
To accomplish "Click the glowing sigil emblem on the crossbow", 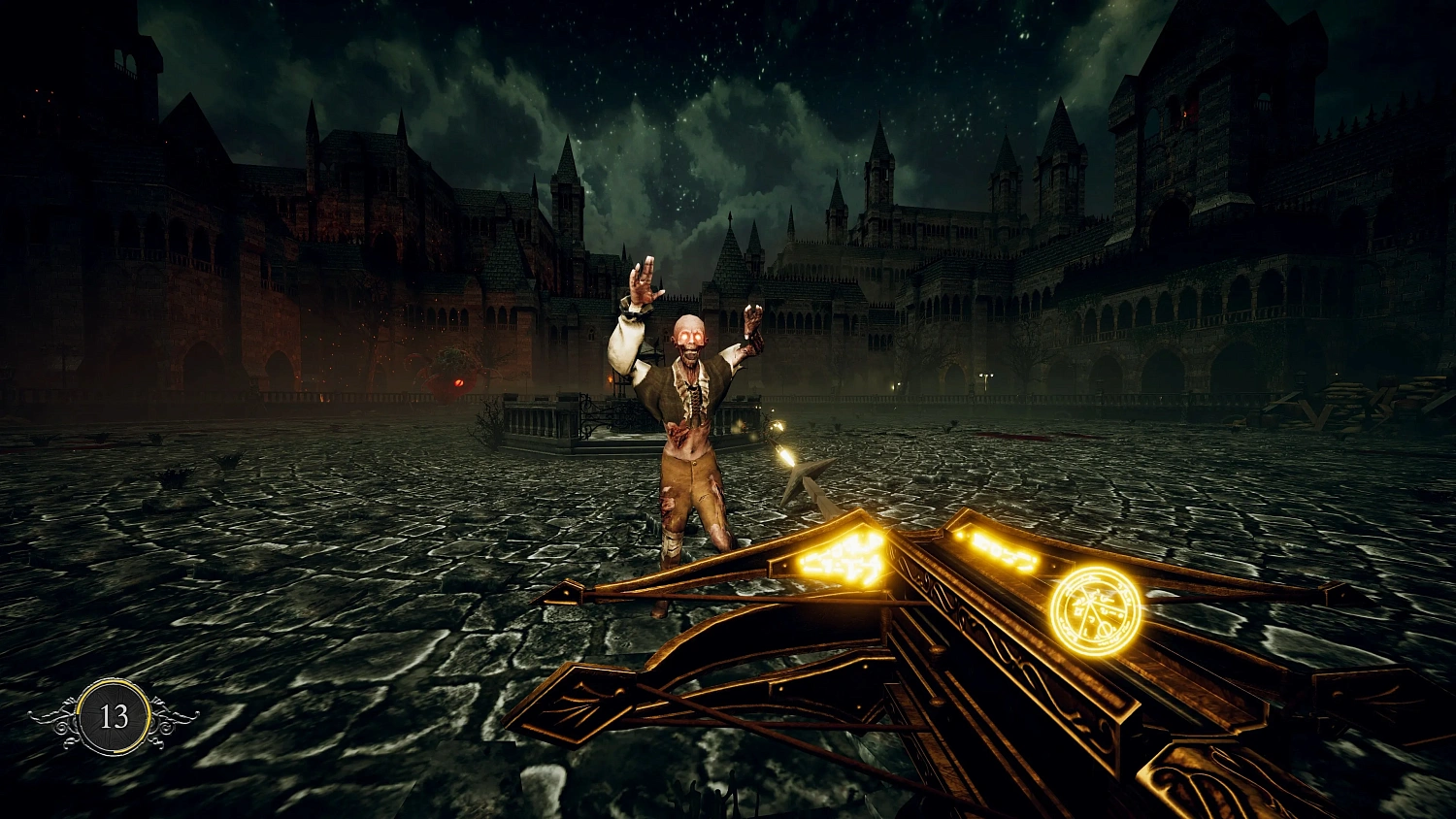I will click(x=1096, y=606).
